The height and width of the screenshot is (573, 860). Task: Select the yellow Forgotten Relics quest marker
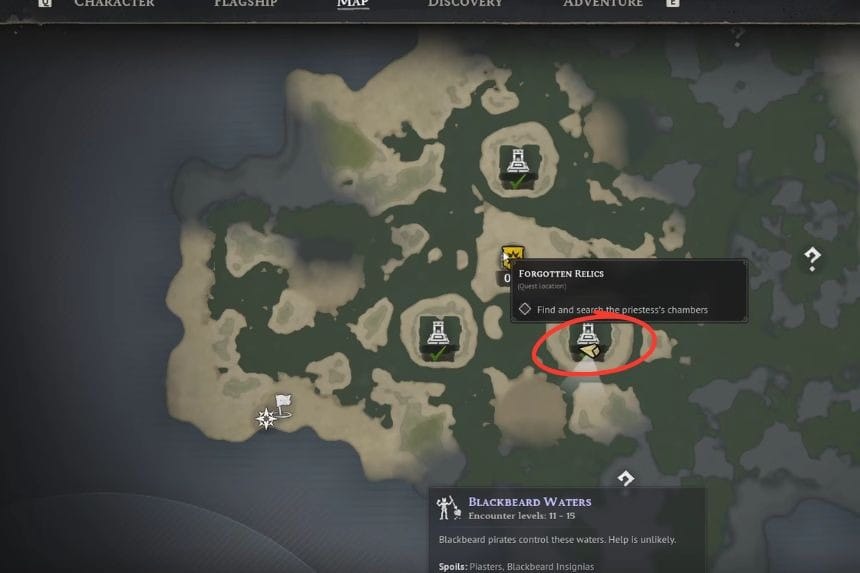point(514,258)
